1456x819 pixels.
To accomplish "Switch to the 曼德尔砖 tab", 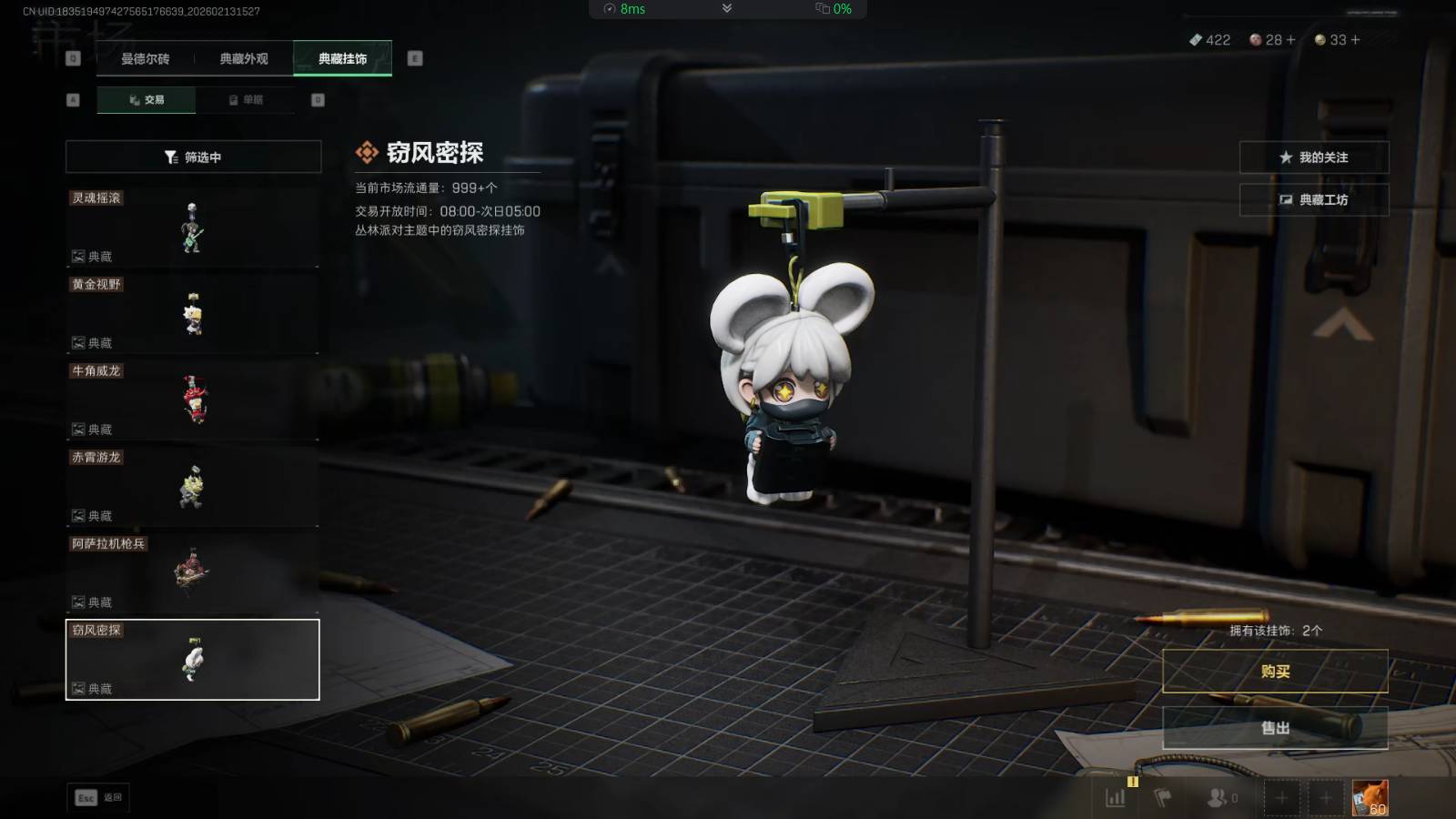I will point(146,59).
